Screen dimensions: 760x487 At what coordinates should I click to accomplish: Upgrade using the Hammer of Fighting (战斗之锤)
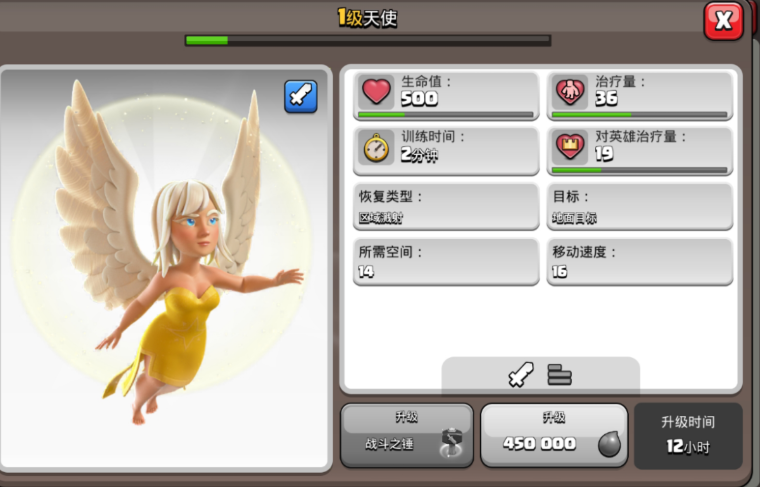tap(405, 435)
